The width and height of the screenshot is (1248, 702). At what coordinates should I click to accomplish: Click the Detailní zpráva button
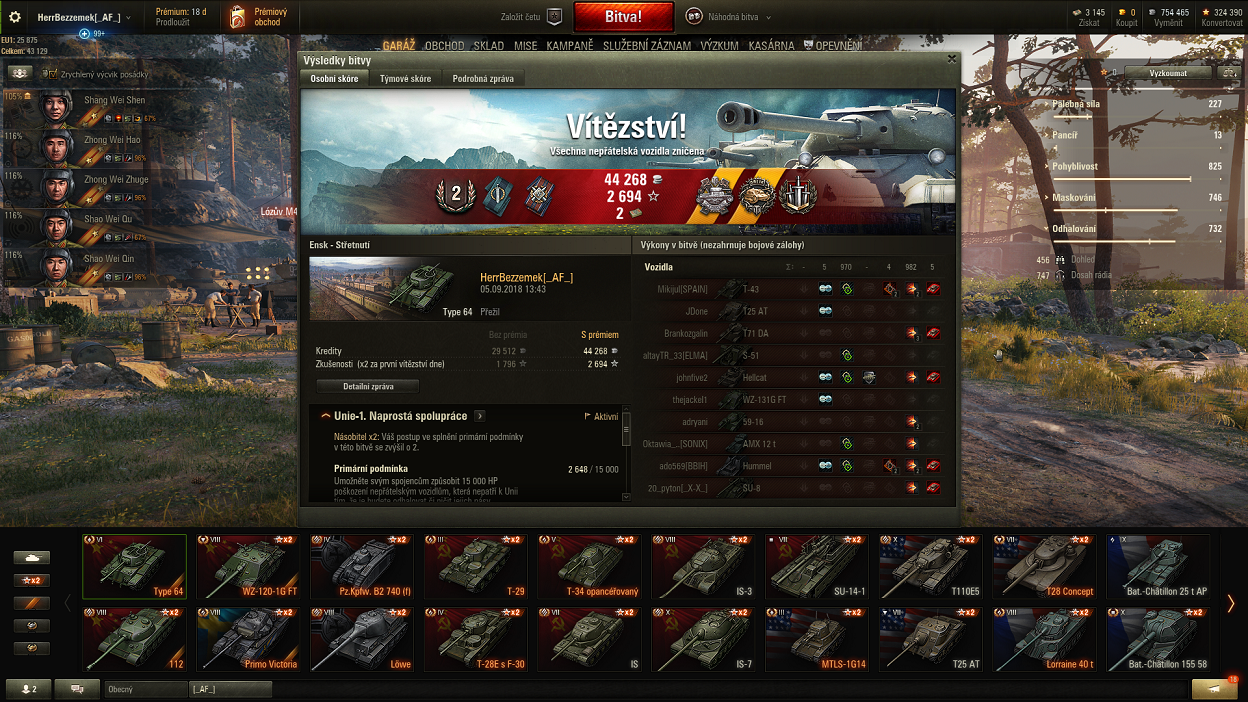[367, 386]
